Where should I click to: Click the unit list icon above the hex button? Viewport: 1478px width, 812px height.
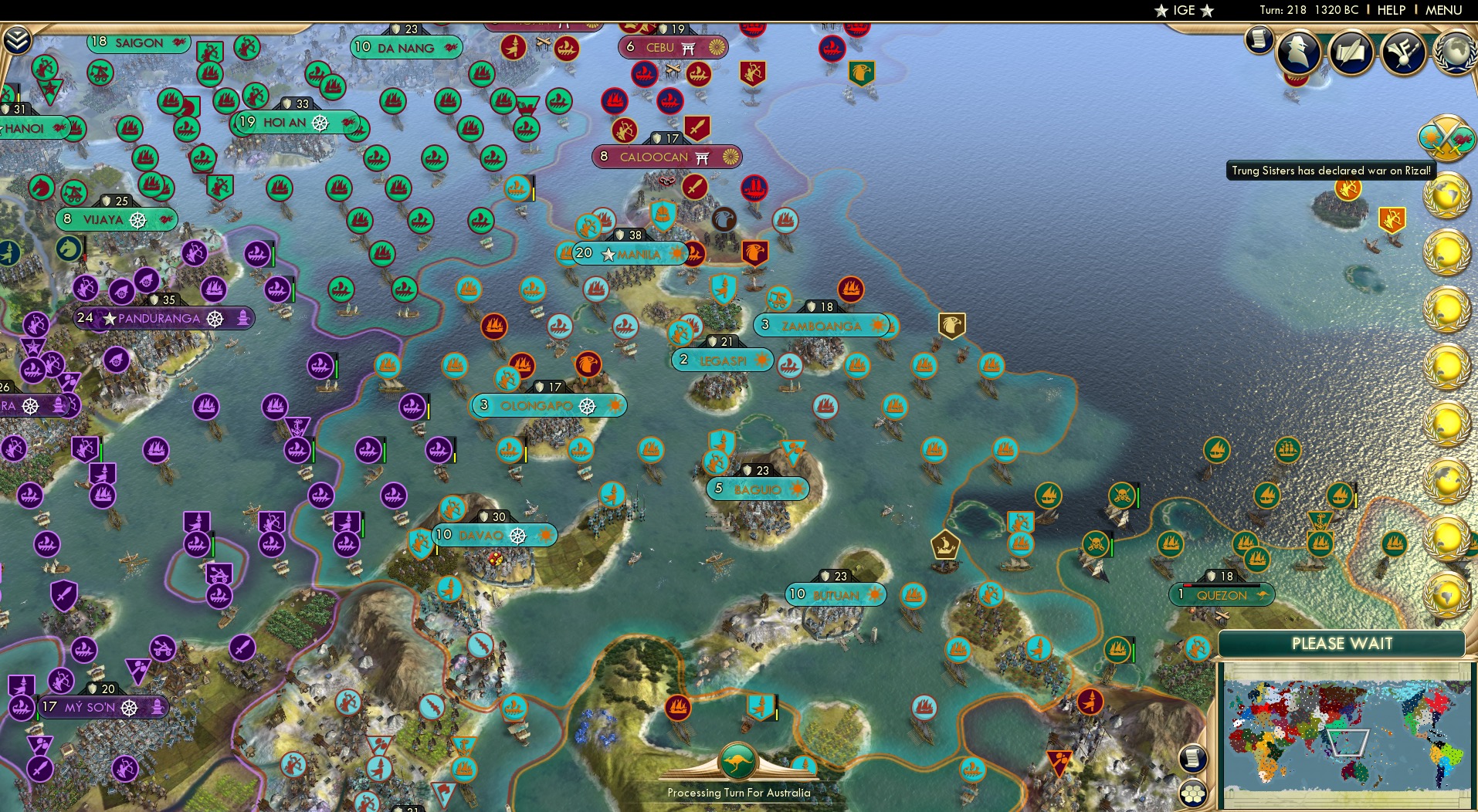tap(1194, 758)
